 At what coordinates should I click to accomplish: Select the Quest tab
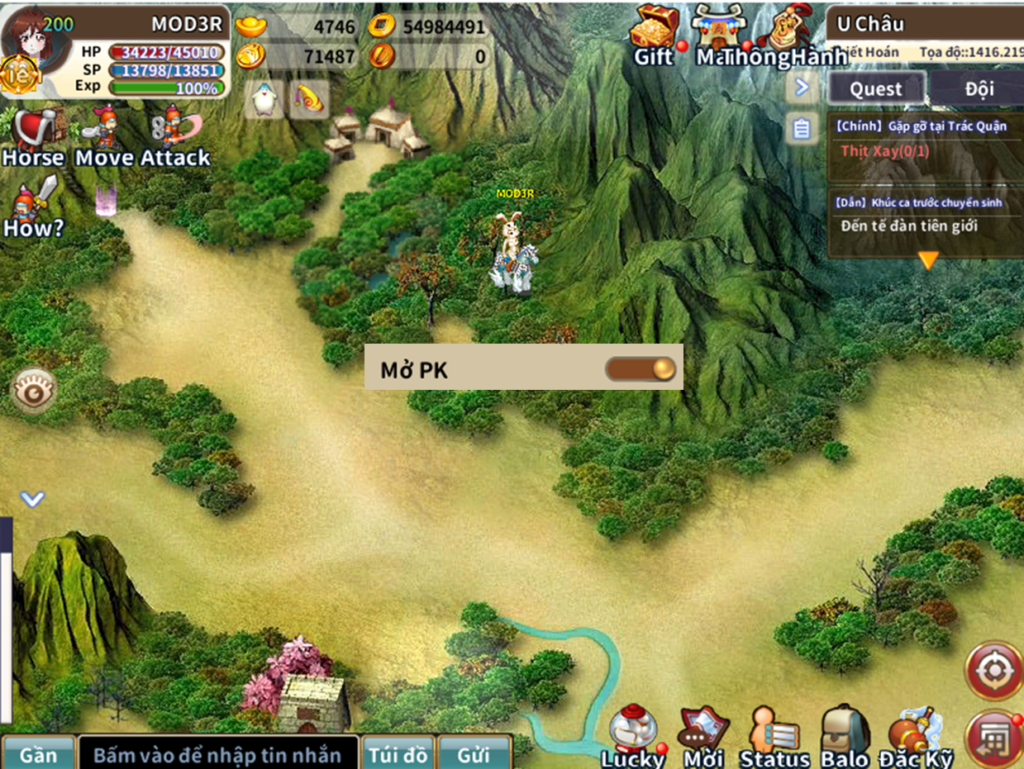(876, 89)
